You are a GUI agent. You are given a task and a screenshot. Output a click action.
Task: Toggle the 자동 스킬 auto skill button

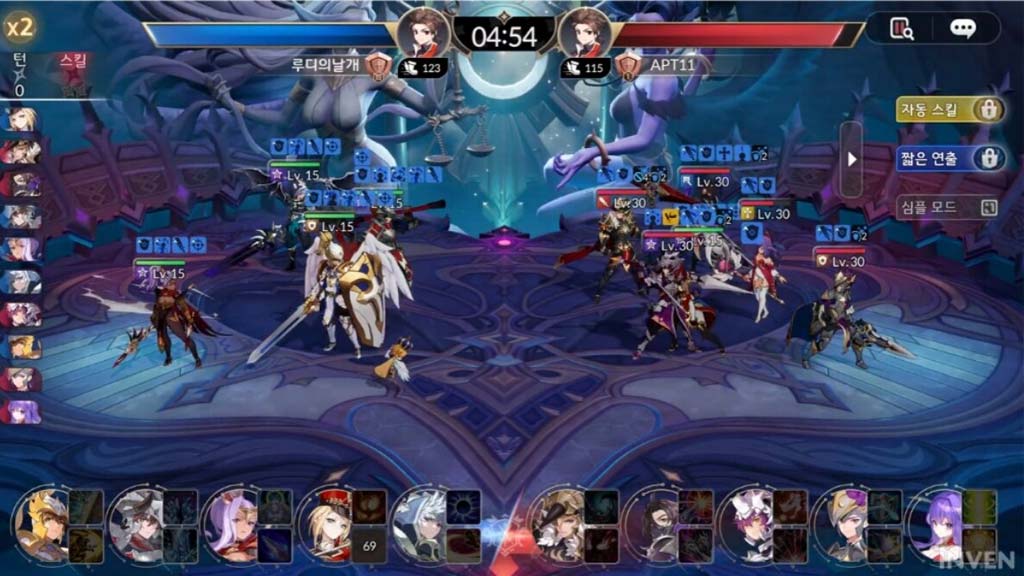pos(950,110)
